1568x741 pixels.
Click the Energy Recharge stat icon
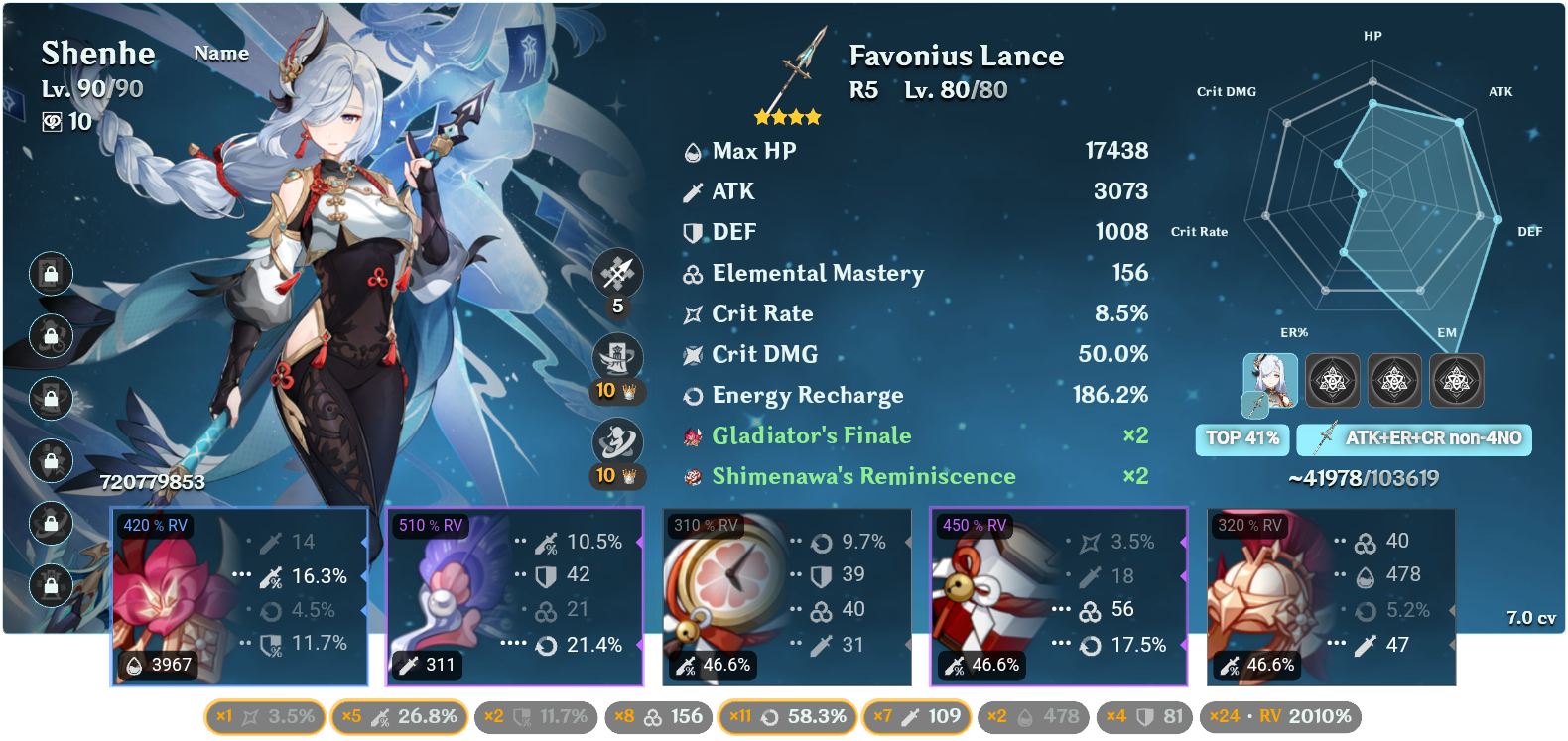691,395
